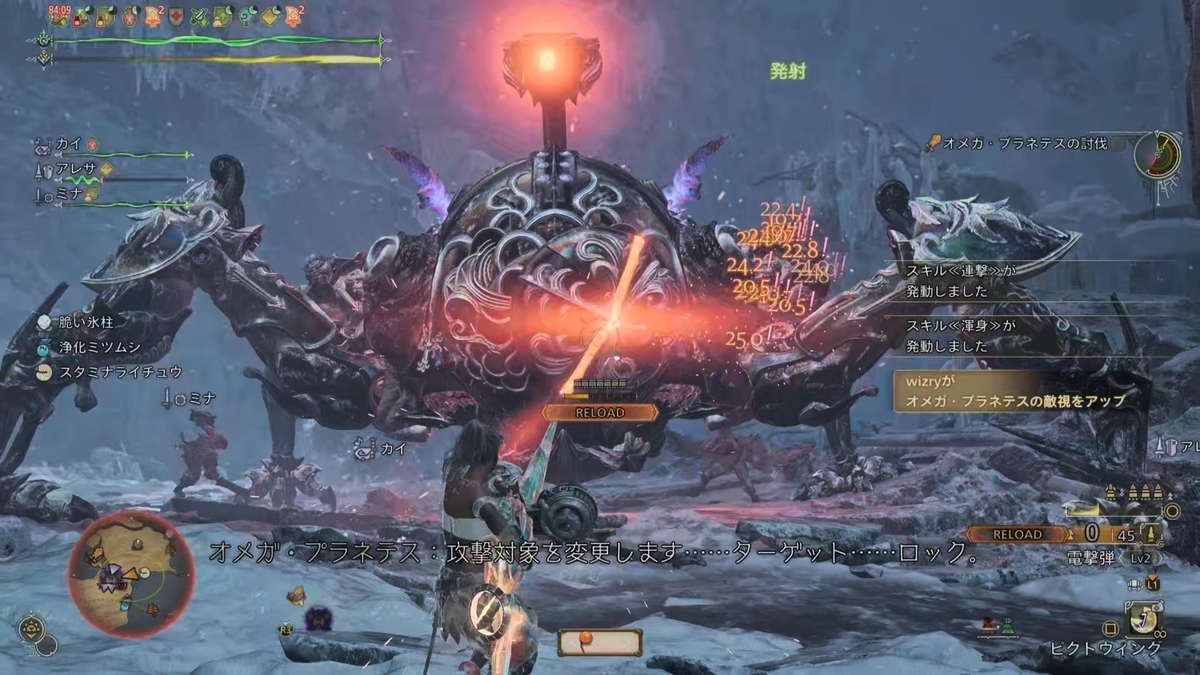Click the red cross shield buff icon
The image size is (1200, 675).
pyautogui.click(x=178, y=15)
